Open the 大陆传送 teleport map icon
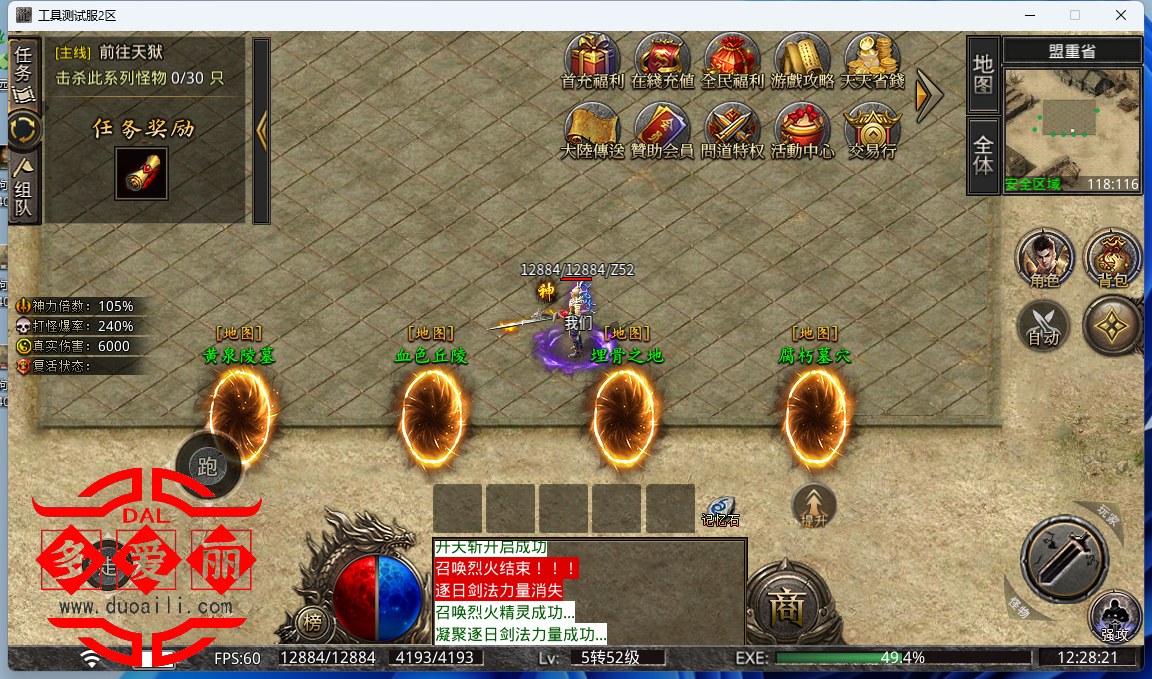The height and width of the screenshot is (679, 1152). [x=592, y=128]
